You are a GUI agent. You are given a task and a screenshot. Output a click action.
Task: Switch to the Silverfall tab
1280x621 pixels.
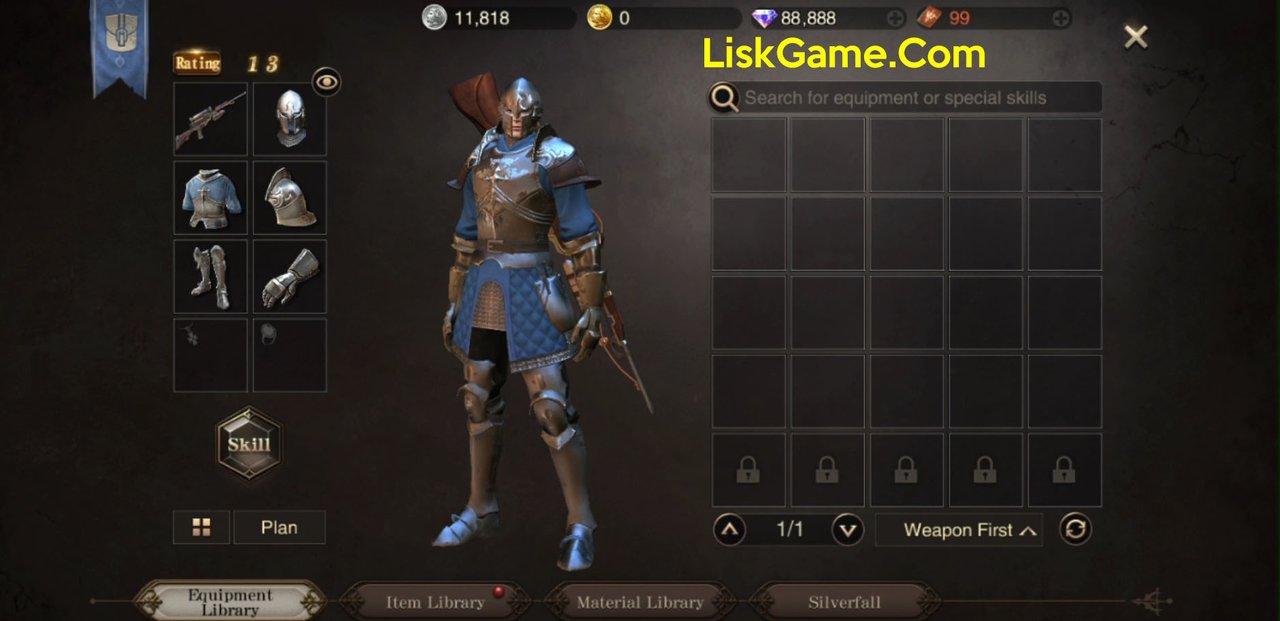pyautogui.click(x=845, y=602)
